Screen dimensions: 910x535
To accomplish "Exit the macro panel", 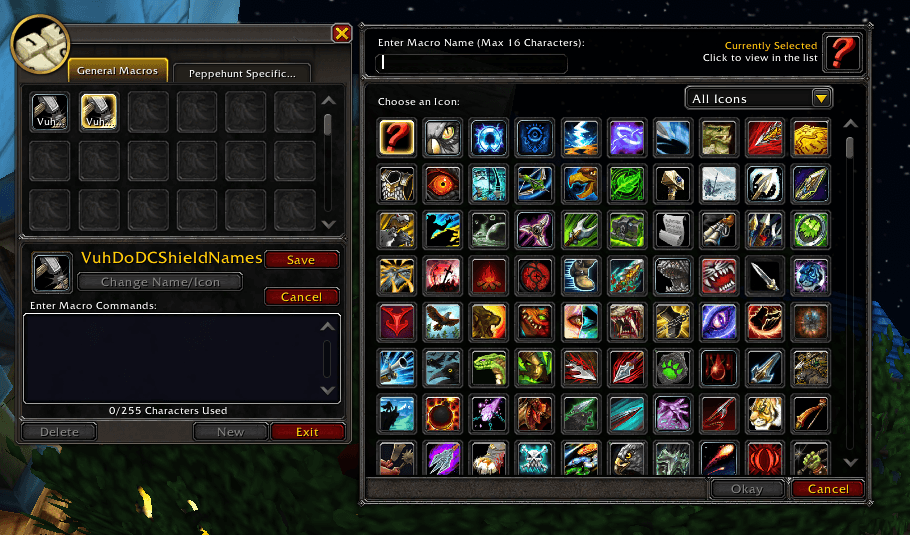I will pos(307,432).
